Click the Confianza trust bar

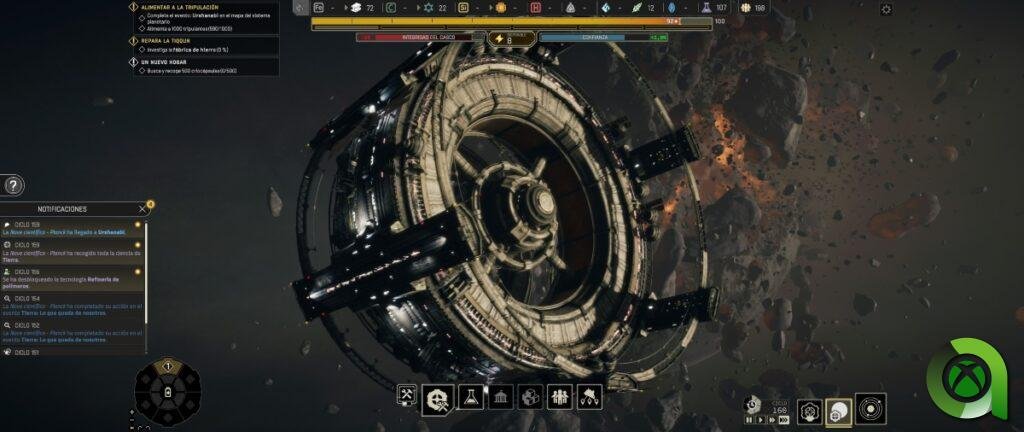[x=602, y=37]
